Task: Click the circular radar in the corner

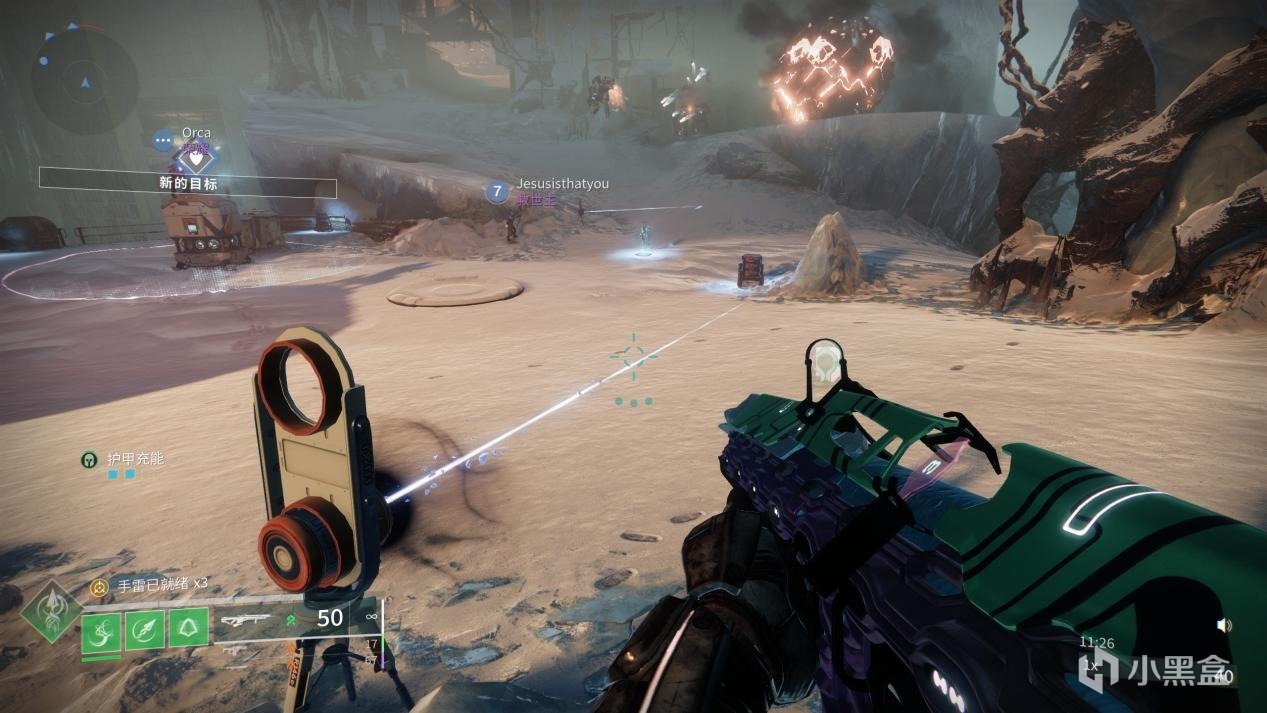Action: 84,74
